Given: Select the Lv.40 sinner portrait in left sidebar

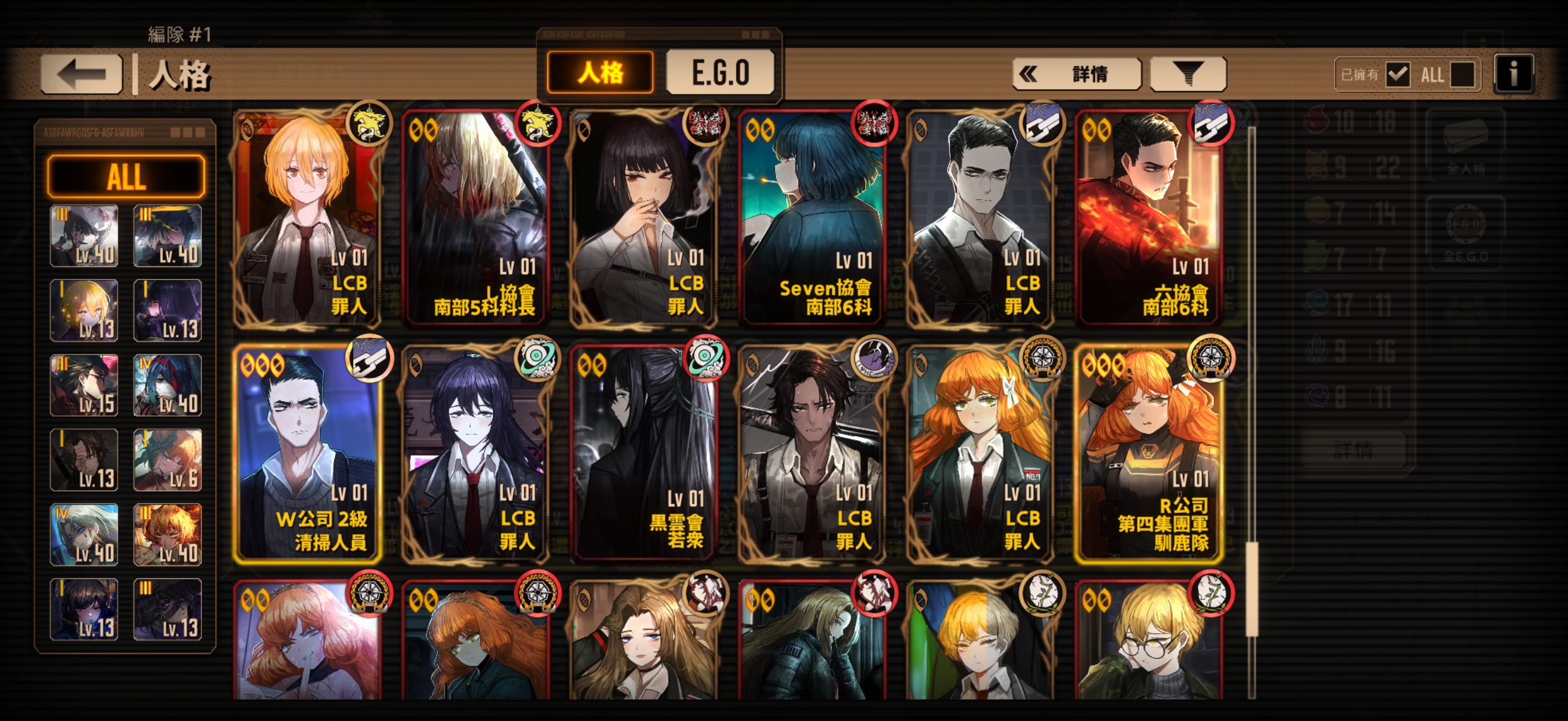Looking at the screenshot, I should (x=84, y=234).
